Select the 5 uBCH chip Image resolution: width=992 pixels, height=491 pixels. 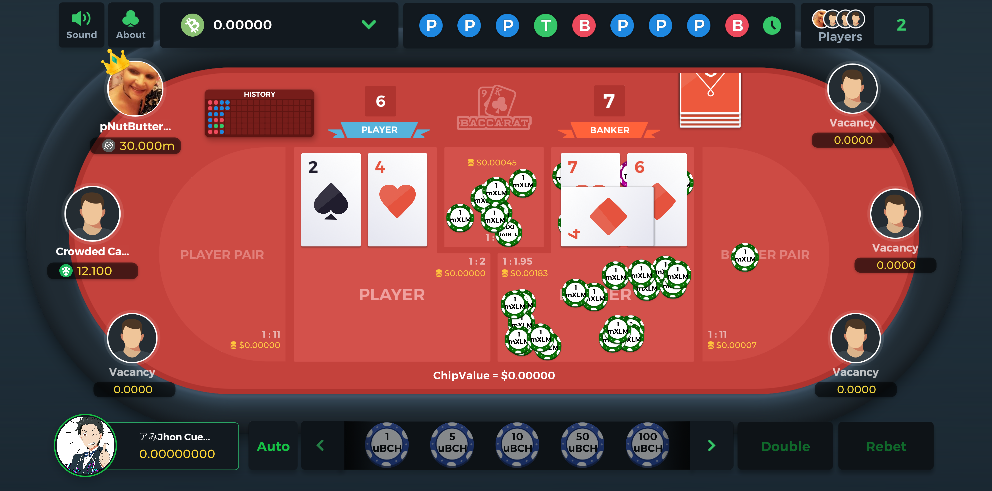[452, 446]
